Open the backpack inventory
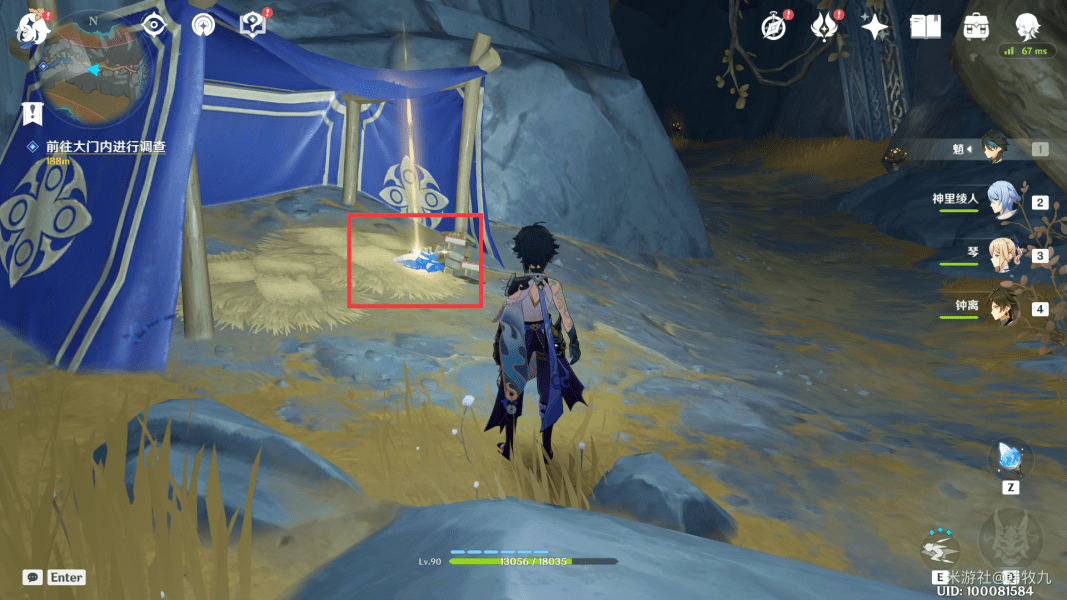1067x600 pixels. [976, 27]
